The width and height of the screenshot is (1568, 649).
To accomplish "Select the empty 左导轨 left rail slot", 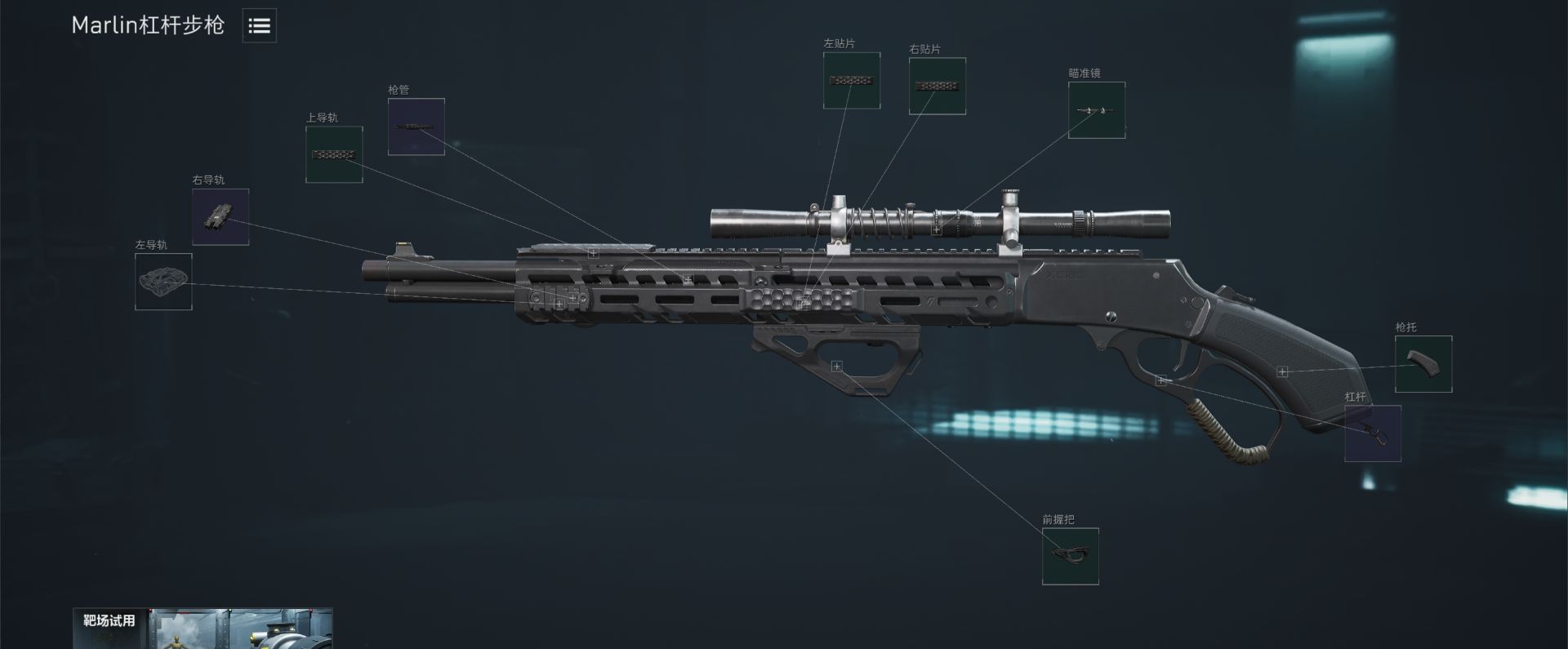I will point(163,282).
